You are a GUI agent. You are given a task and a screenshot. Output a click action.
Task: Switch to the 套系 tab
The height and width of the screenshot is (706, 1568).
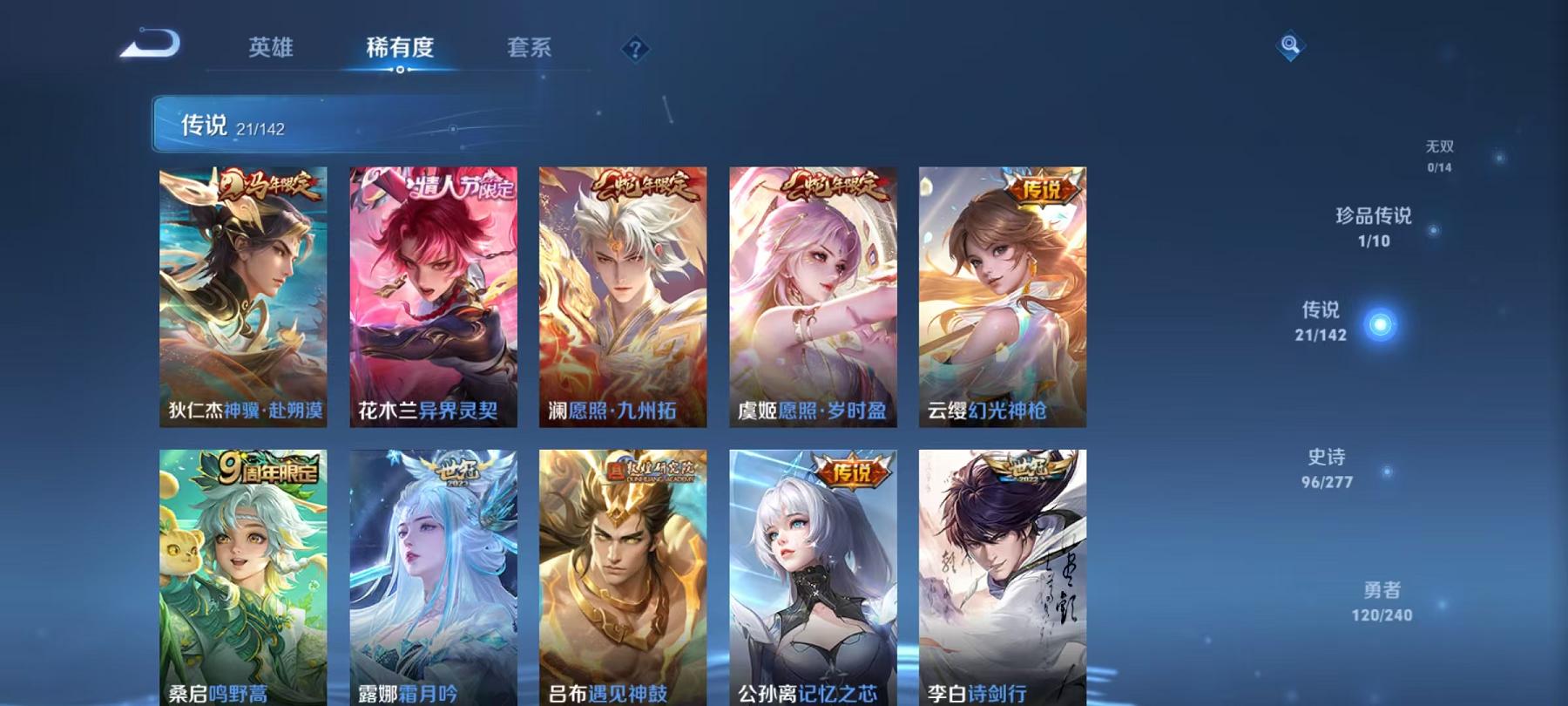531,49
